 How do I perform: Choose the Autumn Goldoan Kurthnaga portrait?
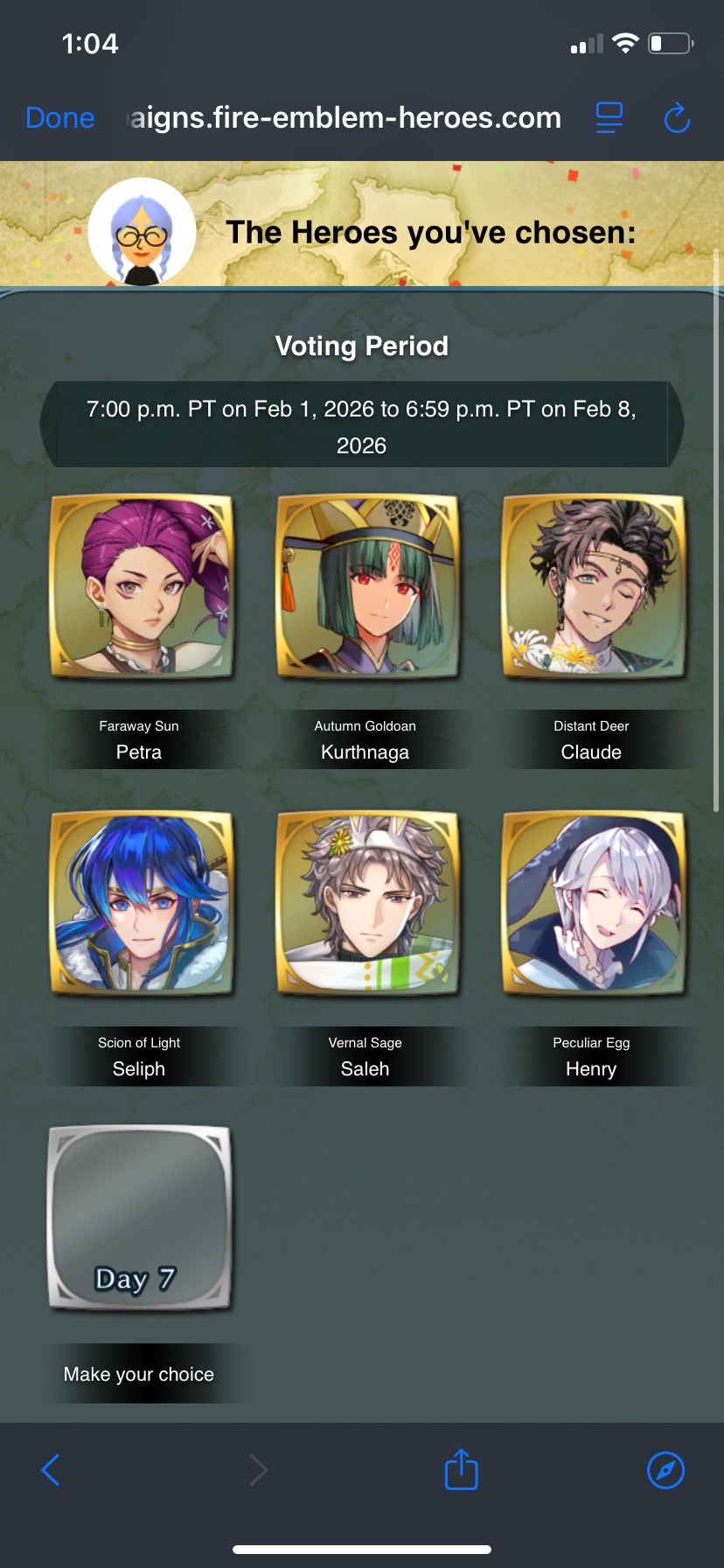pos(367,586)
